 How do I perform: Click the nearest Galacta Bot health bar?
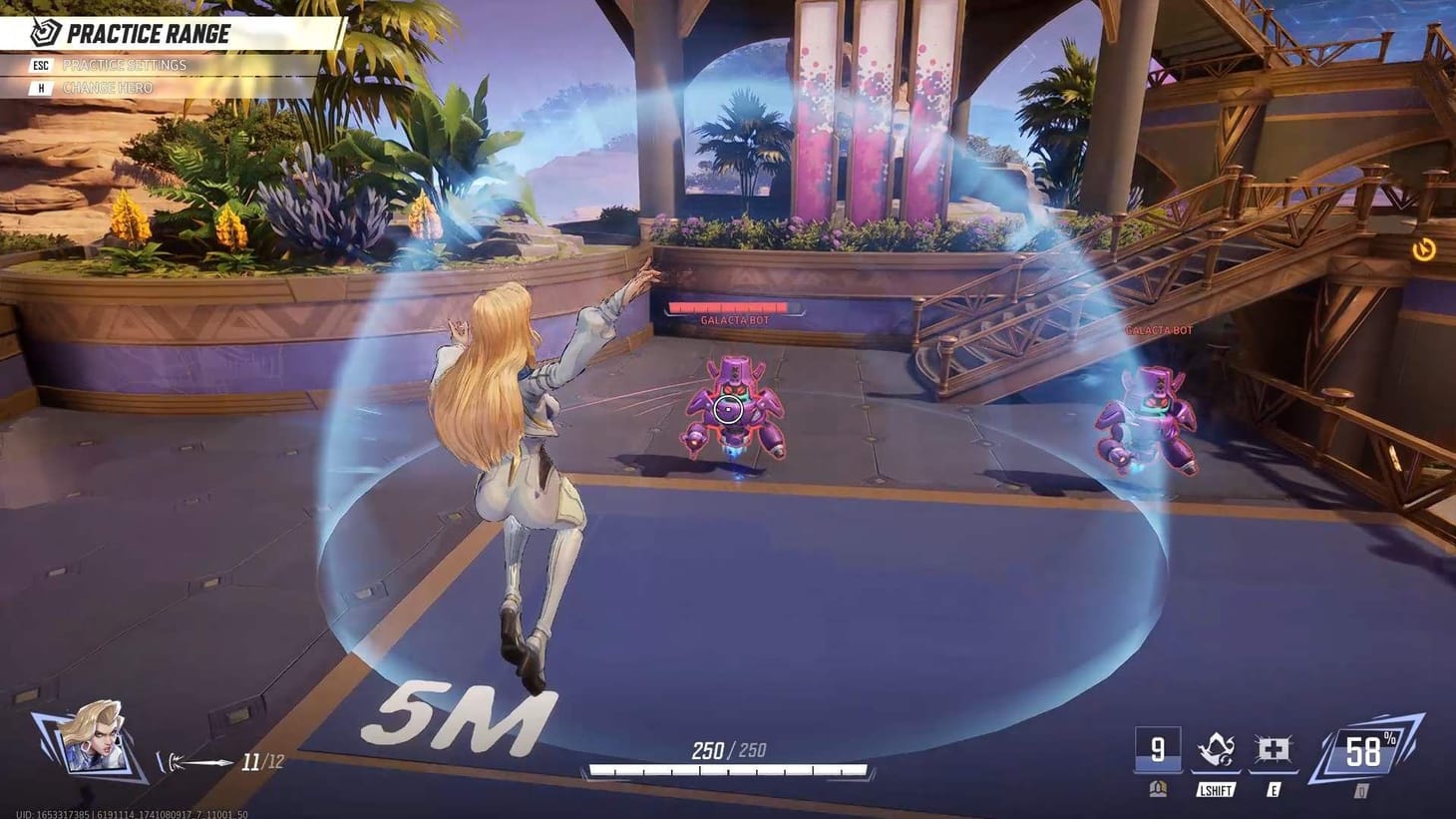(x=733, y=304)
